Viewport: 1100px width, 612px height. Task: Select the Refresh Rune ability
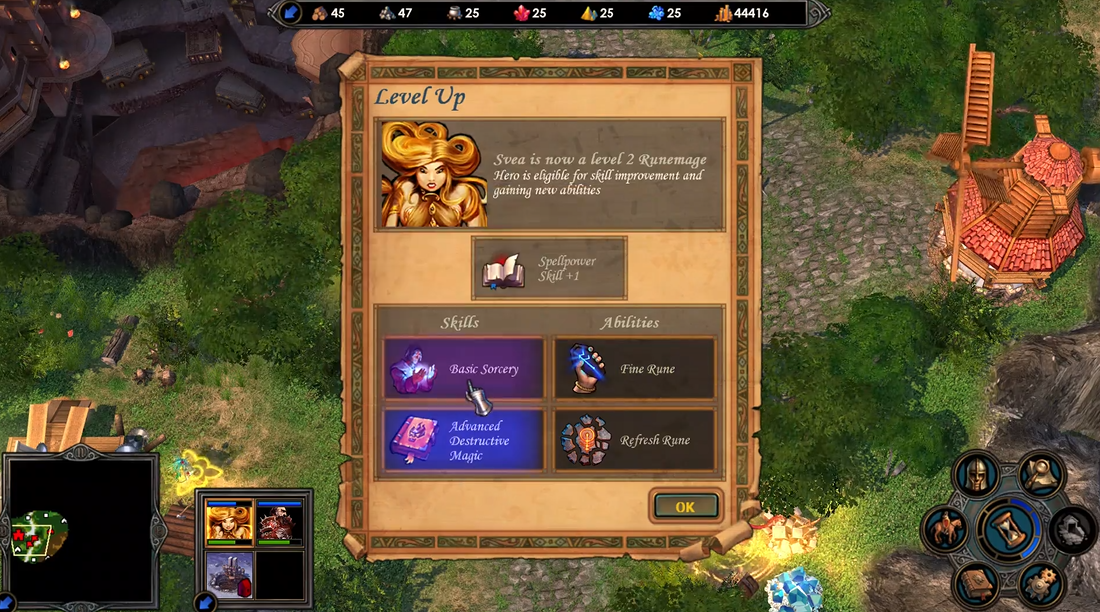635,440
